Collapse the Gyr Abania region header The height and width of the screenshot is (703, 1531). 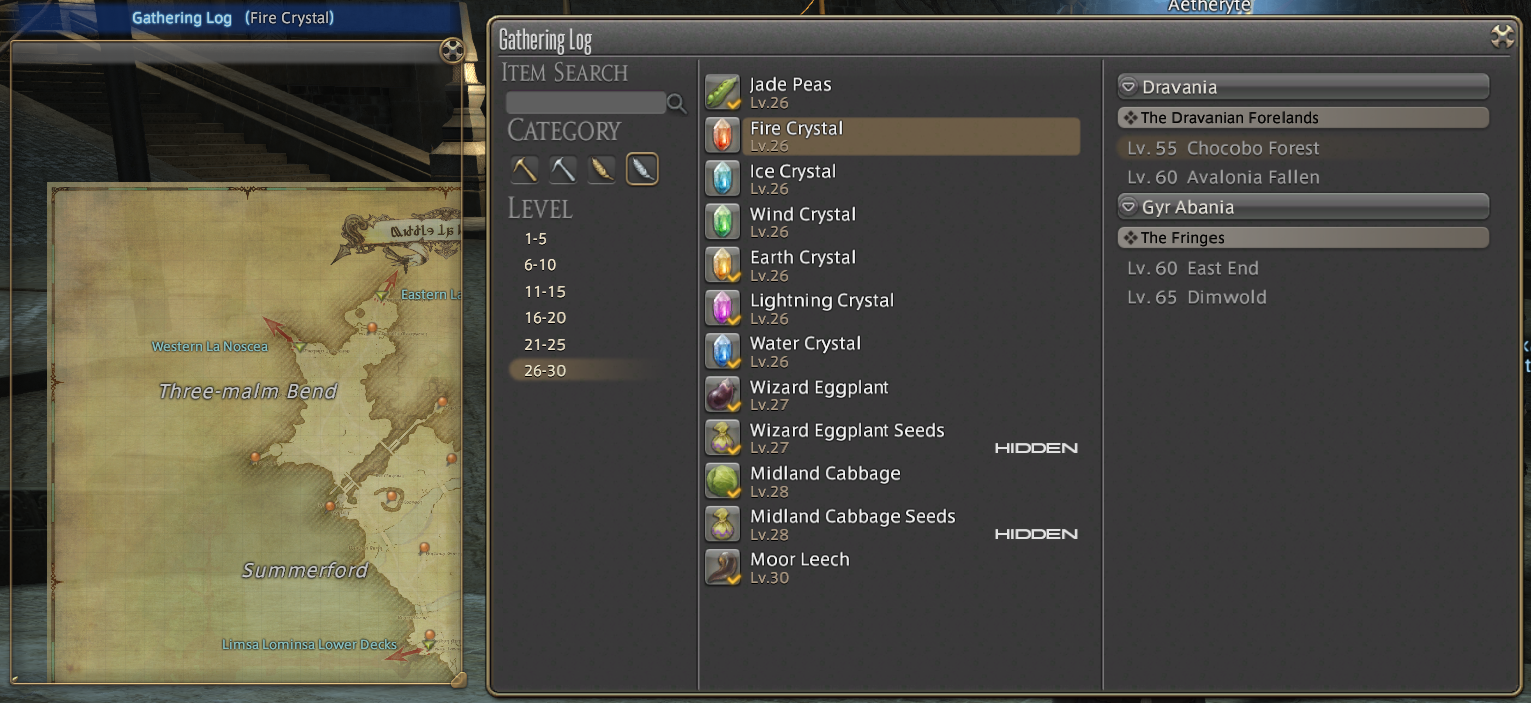pyautogui.click(x=1128, y=207)
